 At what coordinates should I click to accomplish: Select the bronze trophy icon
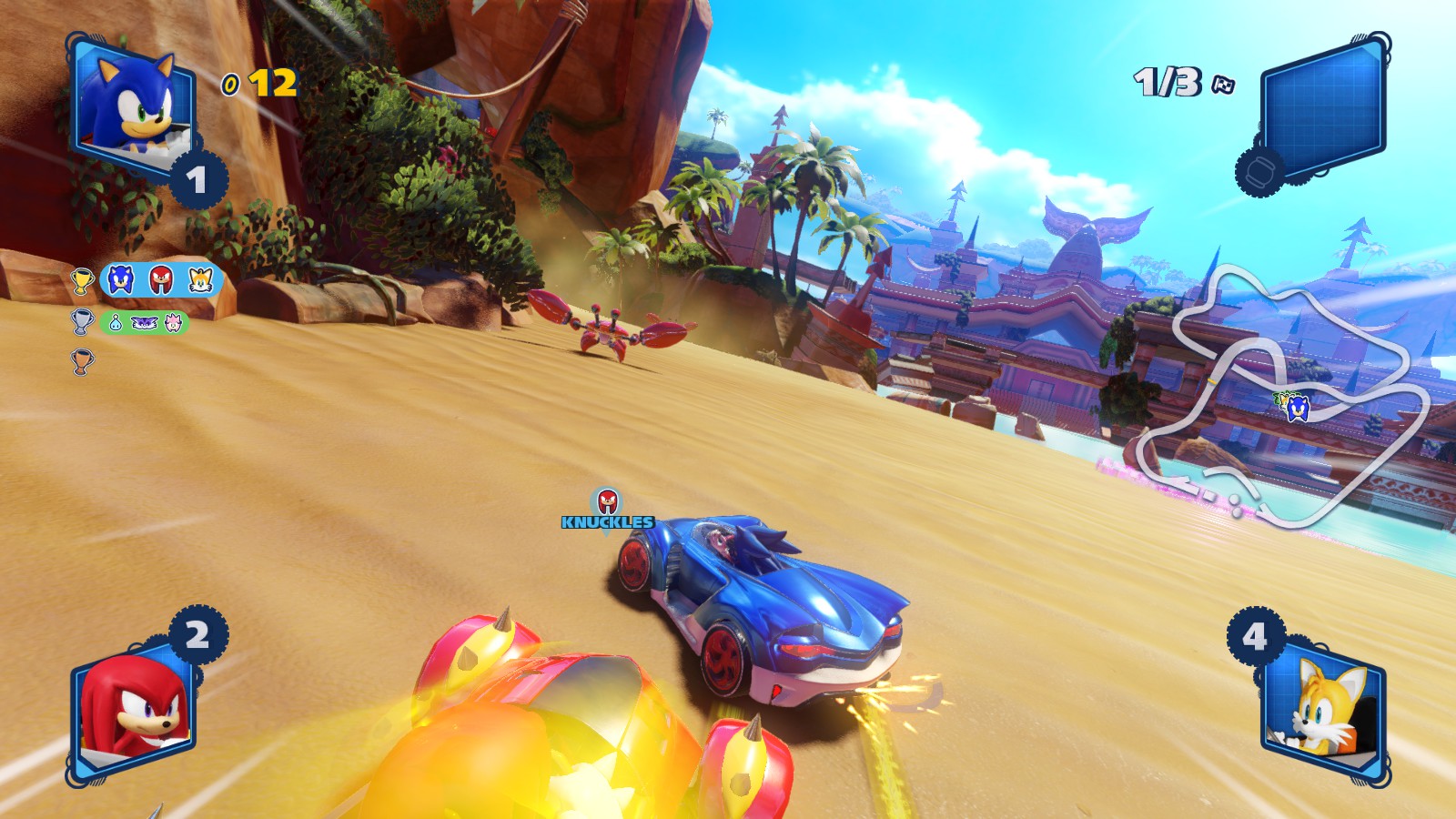83,359
